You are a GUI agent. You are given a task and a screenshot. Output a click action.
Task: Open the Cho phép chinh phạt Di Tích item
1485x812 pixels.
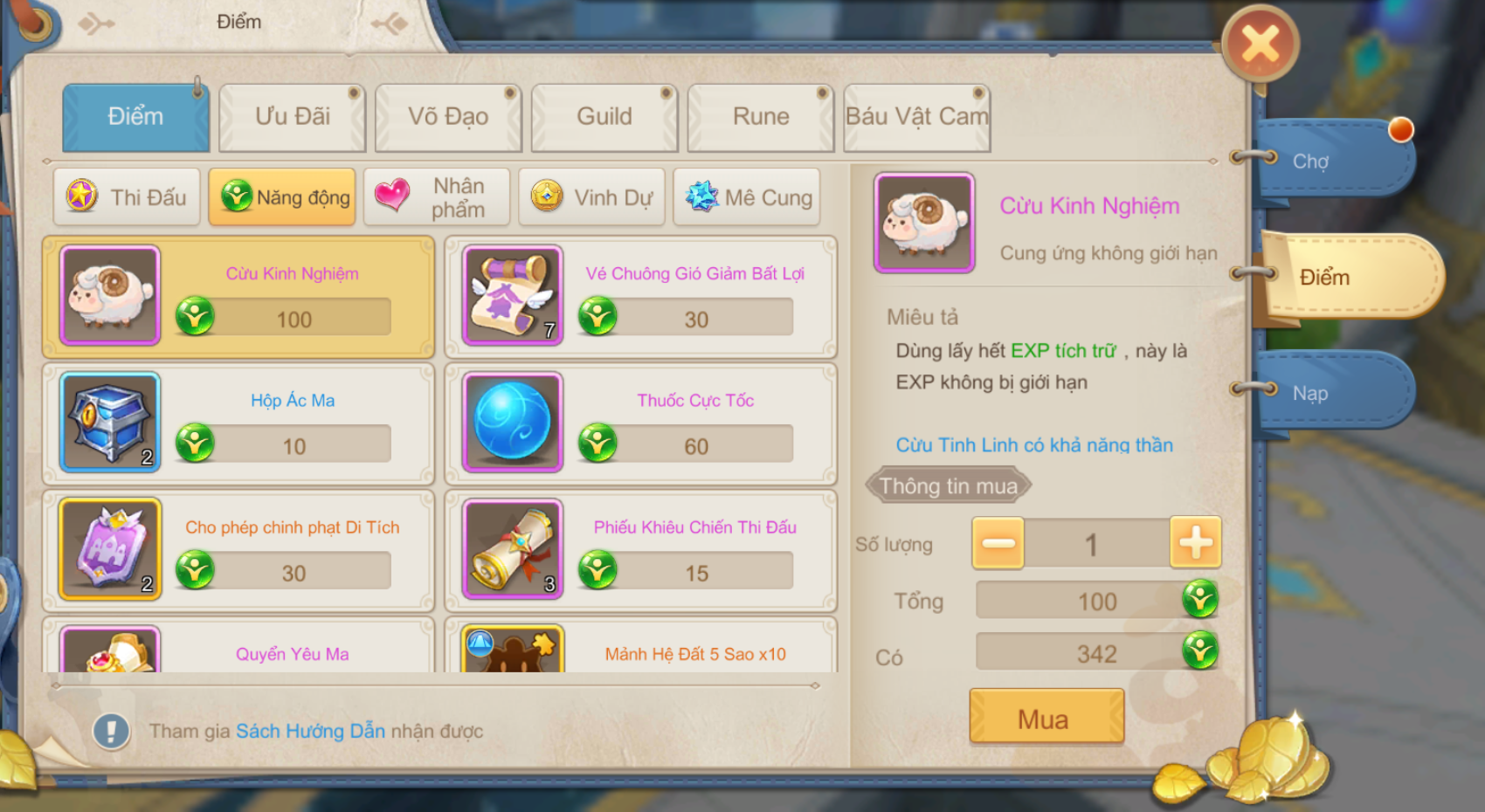(x=108, y=550)
